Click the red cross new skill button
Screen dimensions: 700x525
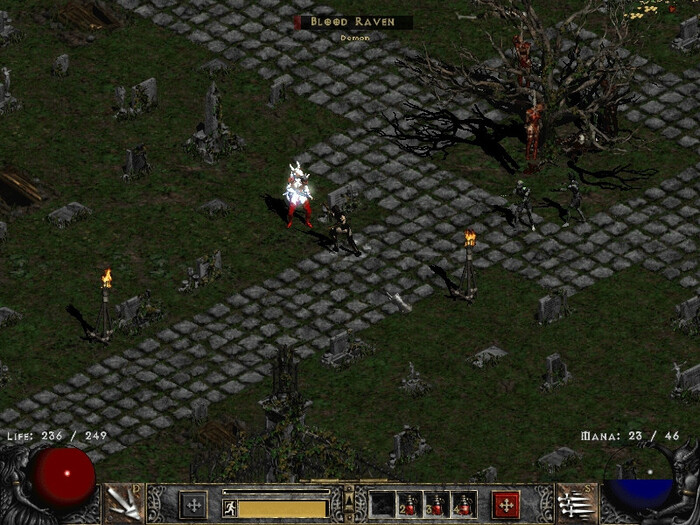[x=506, y=504]
